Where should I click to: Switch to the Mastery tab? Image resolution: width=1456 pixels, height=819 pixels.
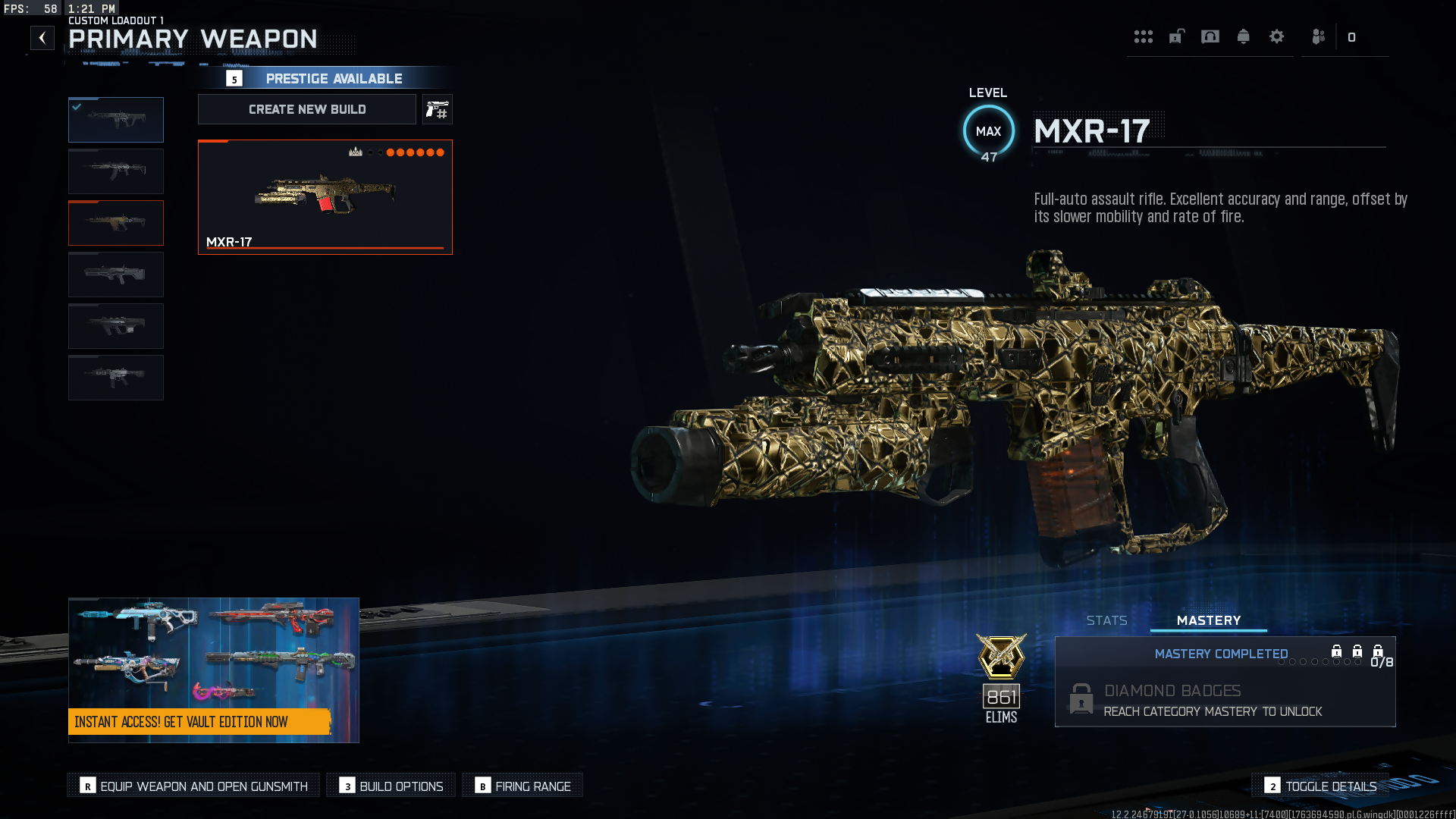1209,620
